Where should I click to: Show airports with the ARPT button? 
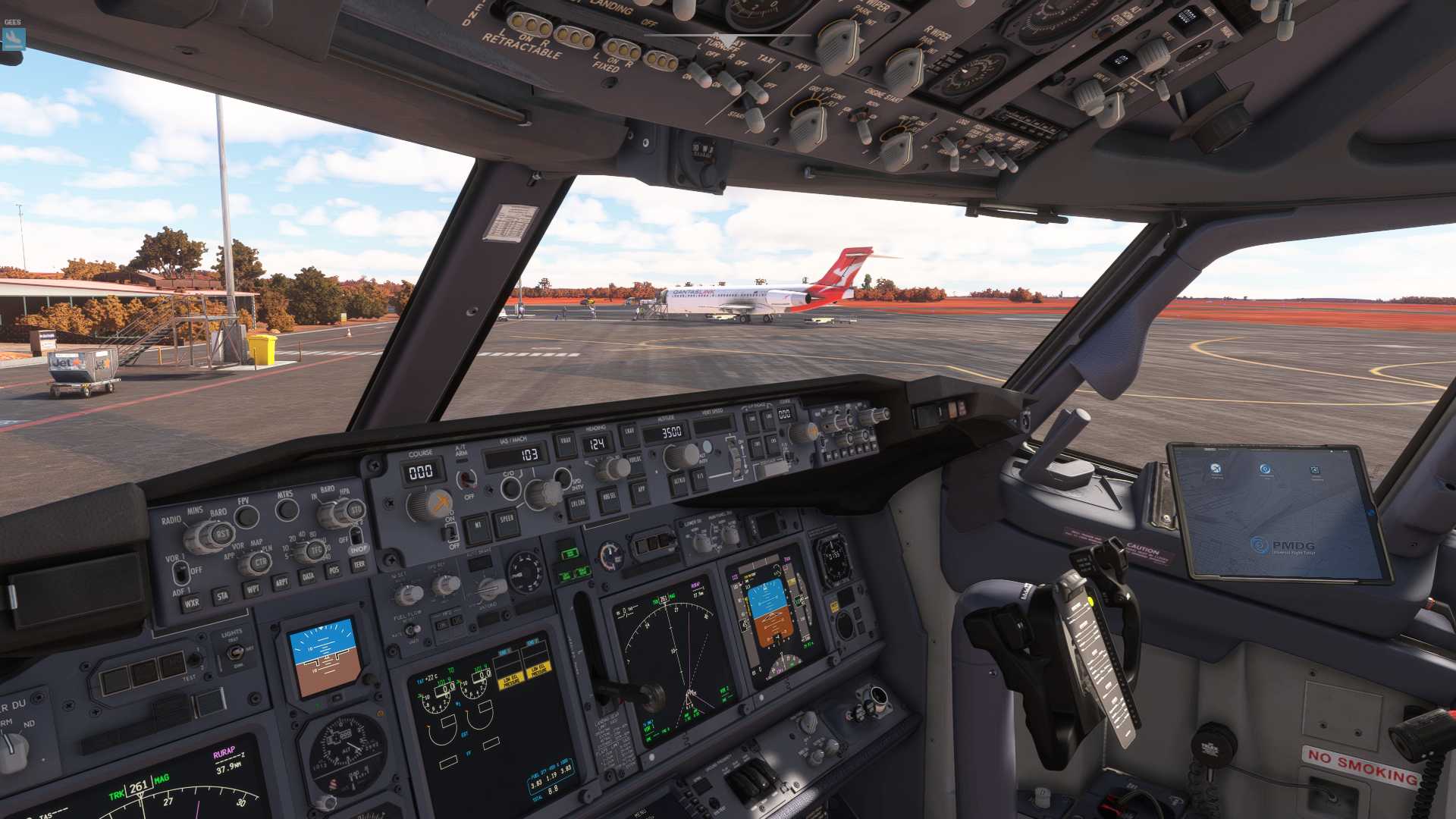tap(281, 583)
